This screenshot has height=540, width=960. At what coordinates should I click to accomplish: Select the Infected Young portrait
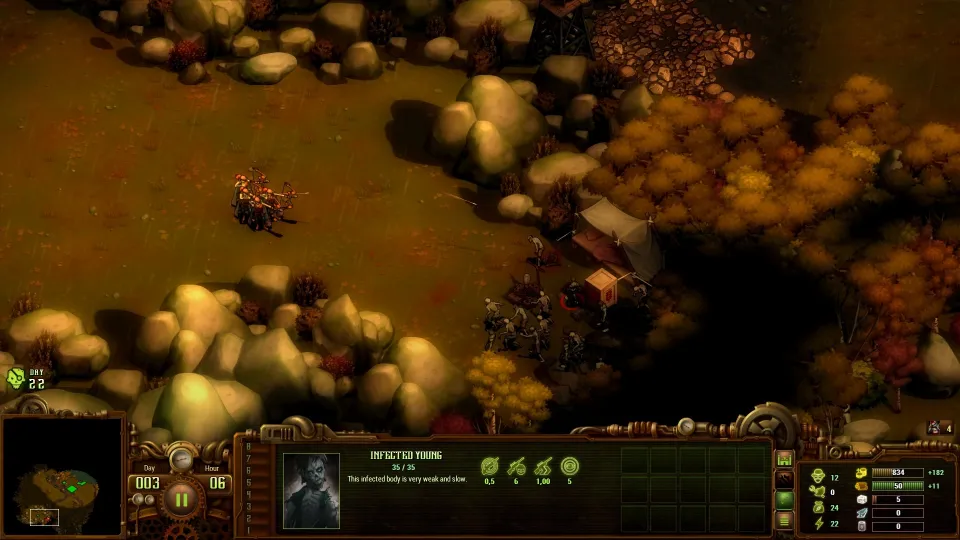pos(311,490)
